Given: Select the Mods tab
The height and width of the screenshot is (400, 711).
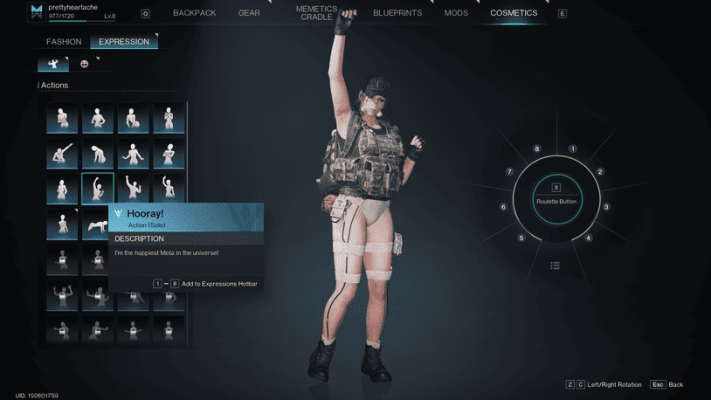Looking at the screenshot, I should coord(455,13).
